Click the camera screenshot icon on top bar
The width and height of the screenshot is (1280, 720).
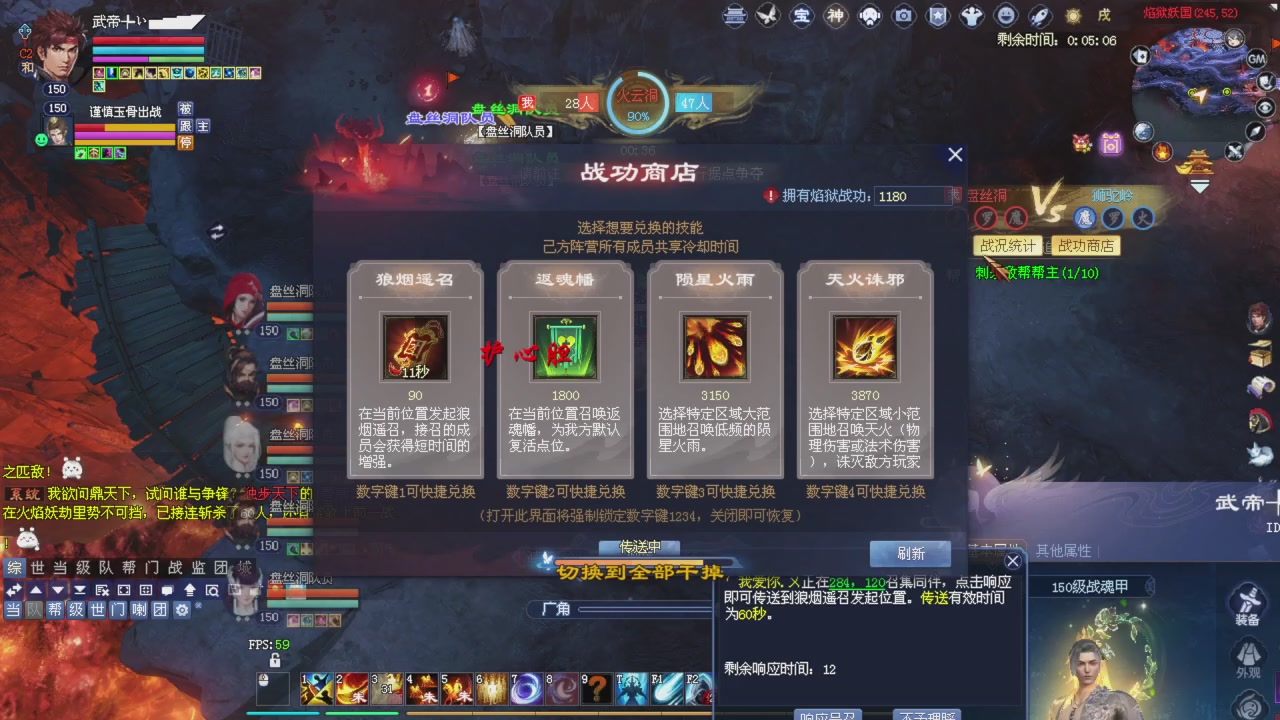click(903, 15)
